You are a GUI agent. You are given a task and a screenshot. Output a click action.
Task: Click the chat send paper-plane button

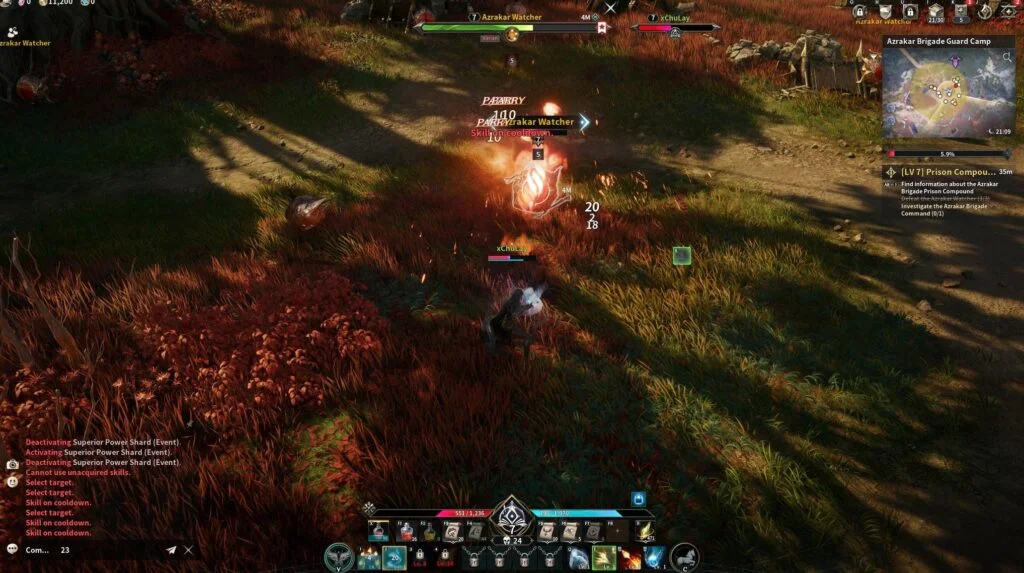click(171, 550)
